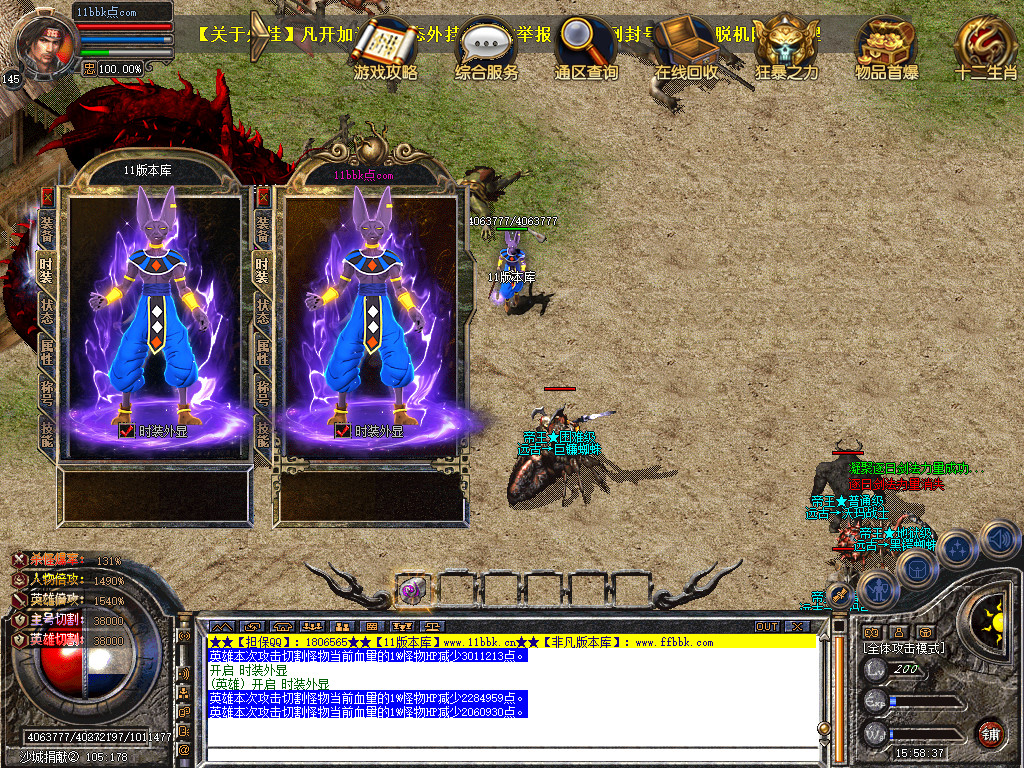This screenshot has width=1024, height=768.
Task: Click the chat text input field
Action: tap(500, 754)
